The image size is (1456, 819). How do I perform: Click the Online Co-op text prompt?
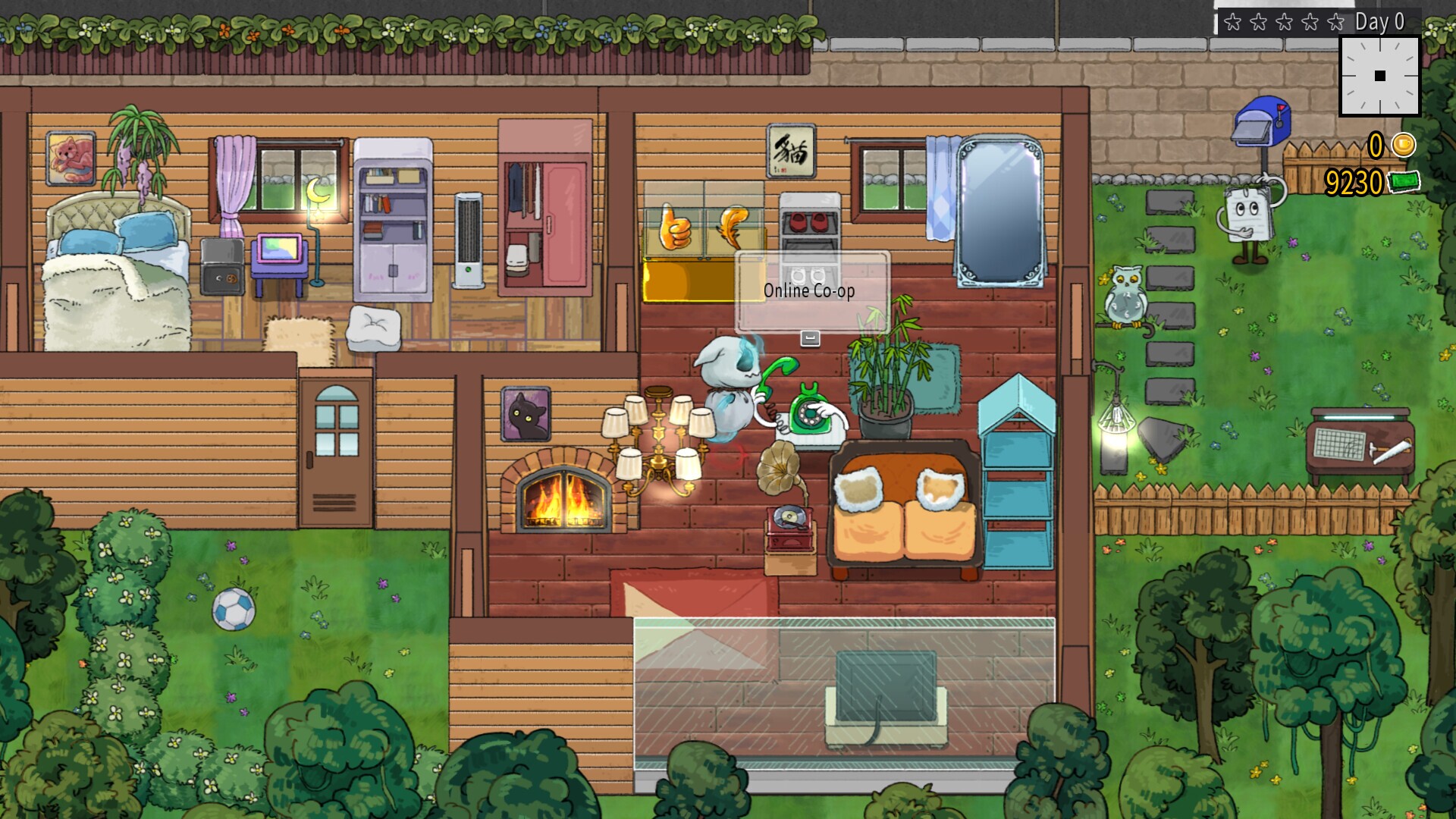[x=809, y=290]
